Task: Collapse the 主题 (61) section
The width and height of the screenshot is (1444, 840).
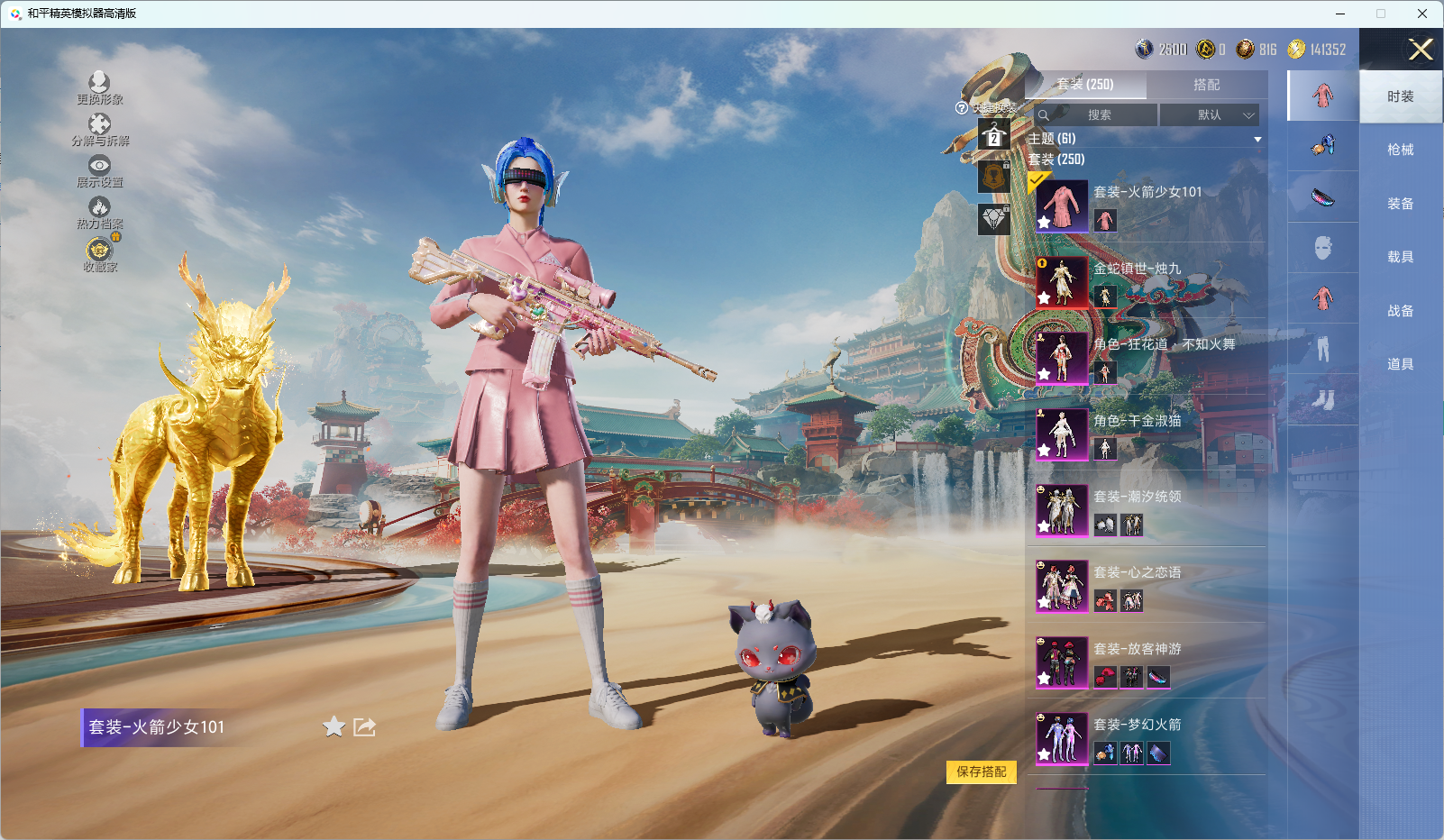Action: [x=1257, y=140]
